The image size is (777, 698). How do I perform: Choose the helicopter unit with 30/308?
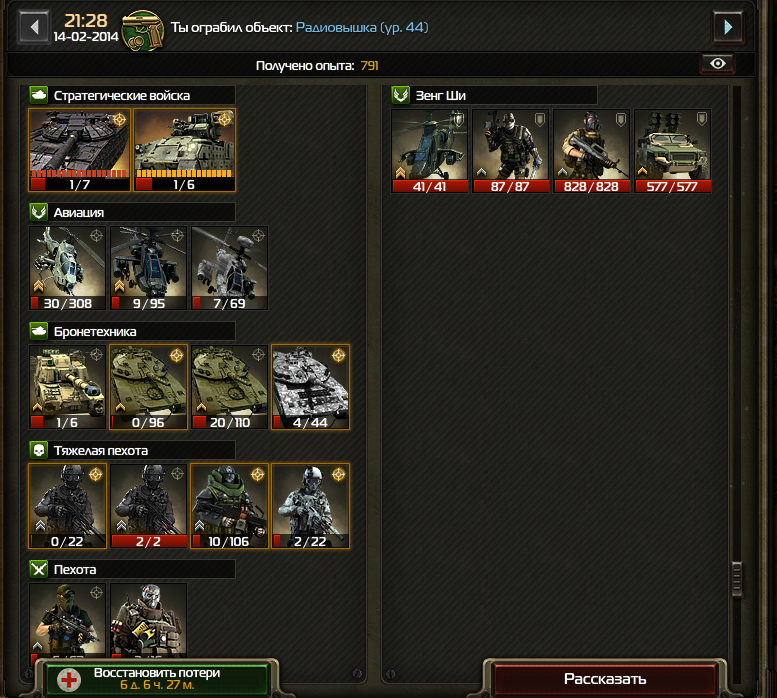click(67, 267)
